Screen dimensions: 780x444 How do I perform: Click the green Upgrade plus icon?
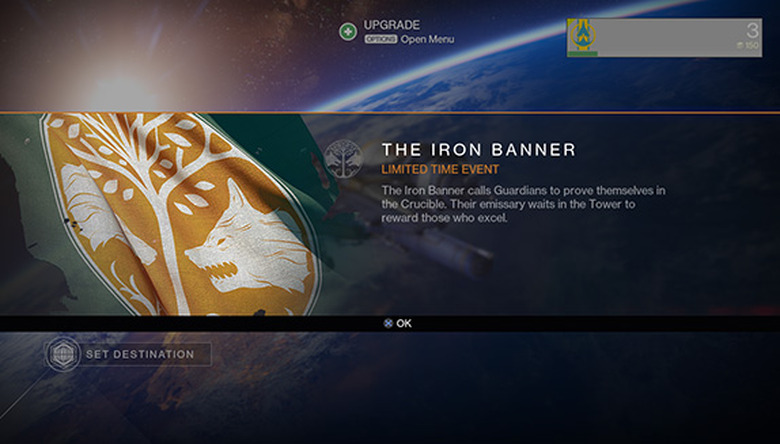pos(347,31)
